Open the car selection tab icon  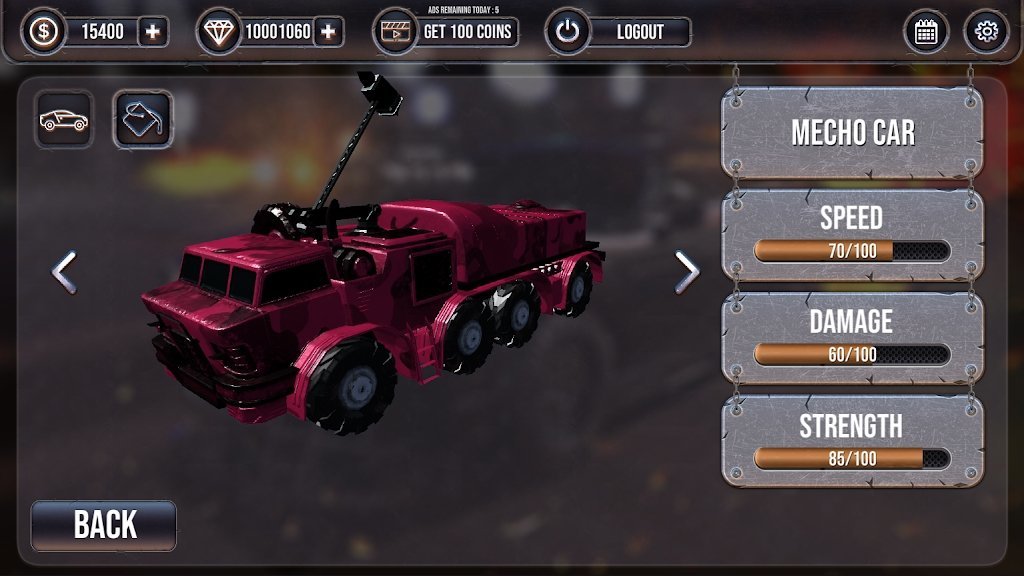[x=64, y=120]
